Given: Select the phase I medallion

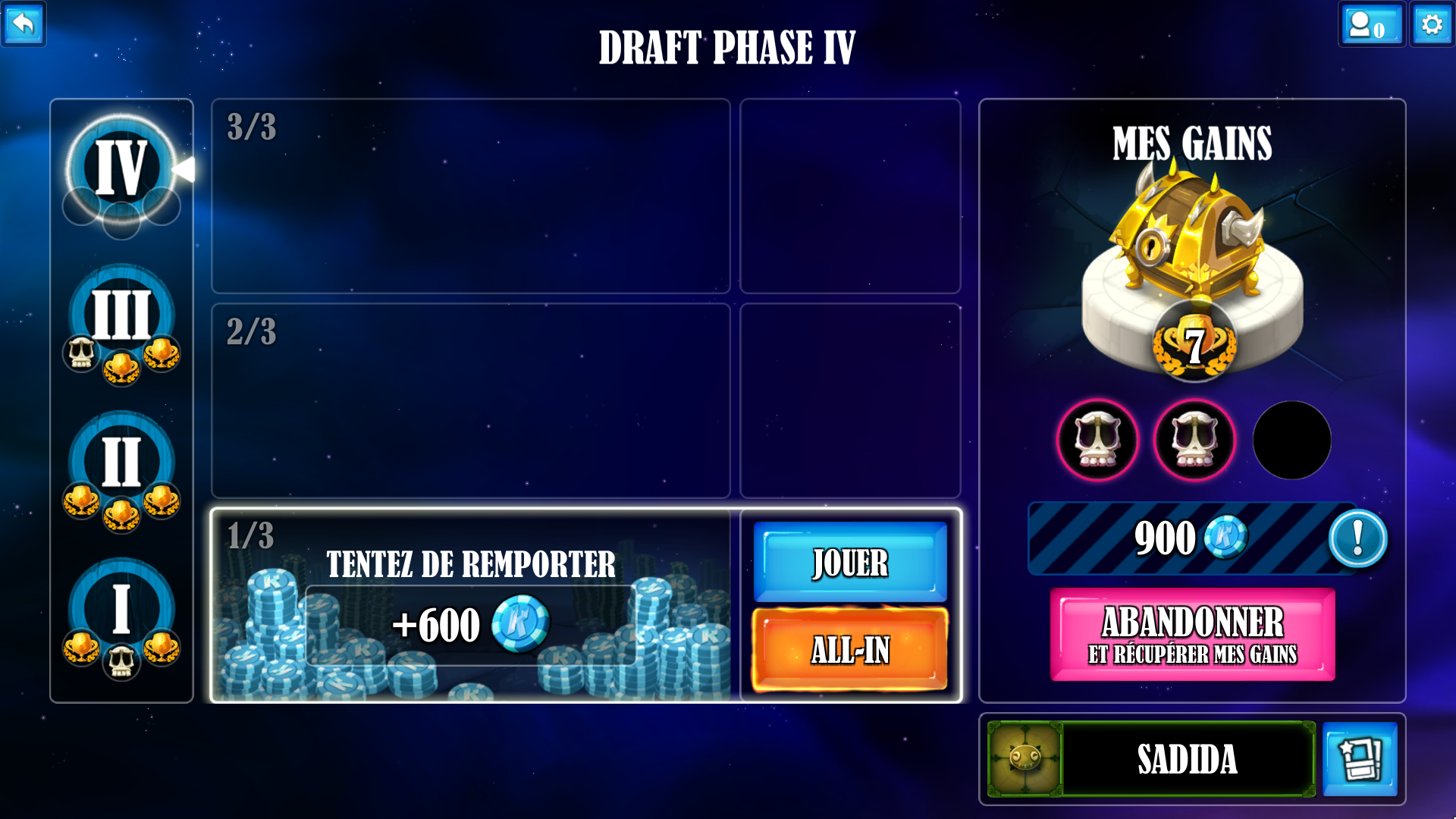Looking at the screenshot, I should coord(121,609).
